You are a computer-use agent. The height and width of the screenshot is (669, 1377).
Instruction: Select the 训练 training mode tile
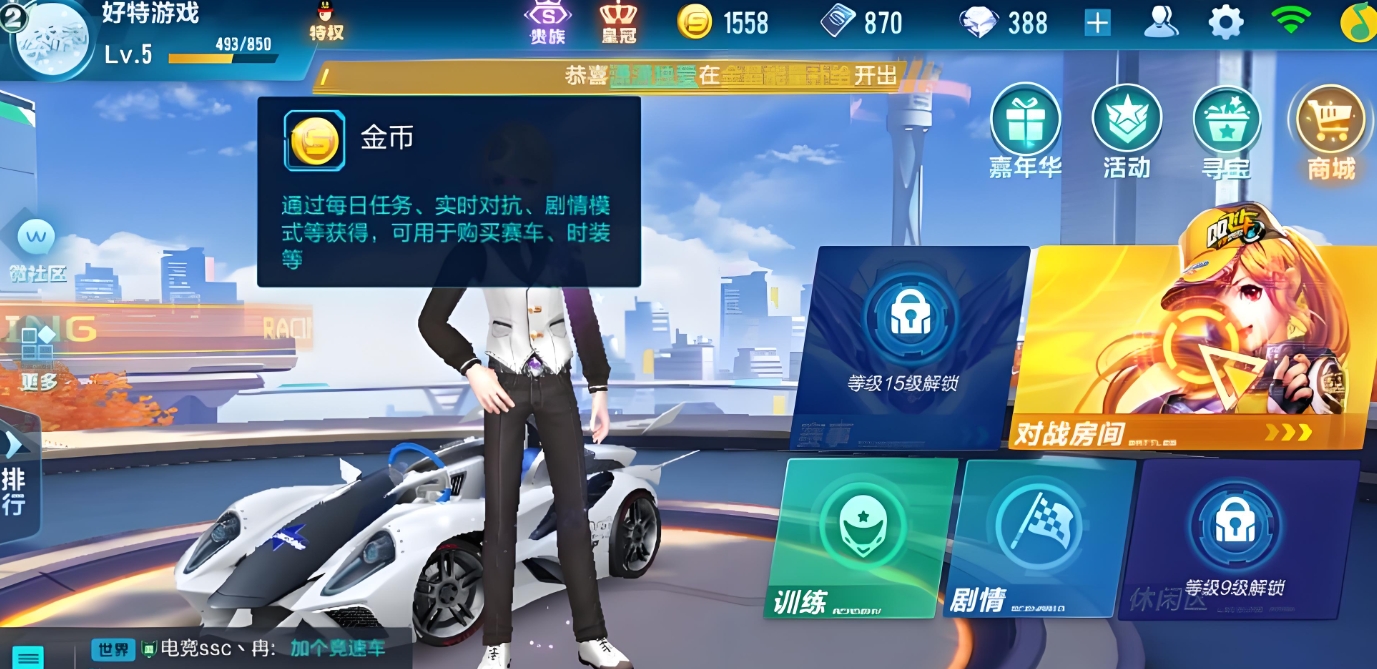[x=862, y=535]
